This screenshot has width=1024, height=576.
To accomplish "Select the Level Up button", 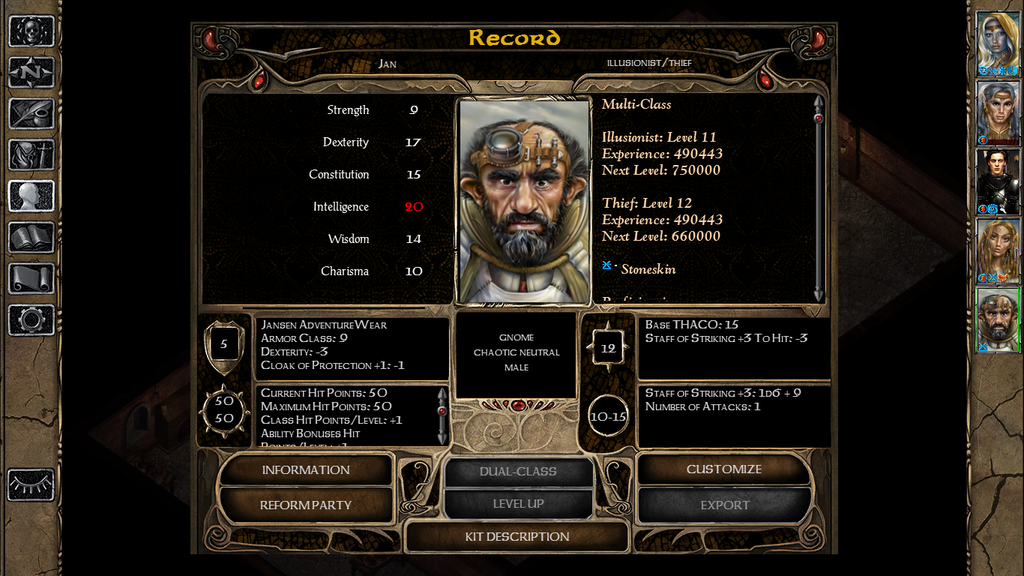I will (x=518, y=504).
